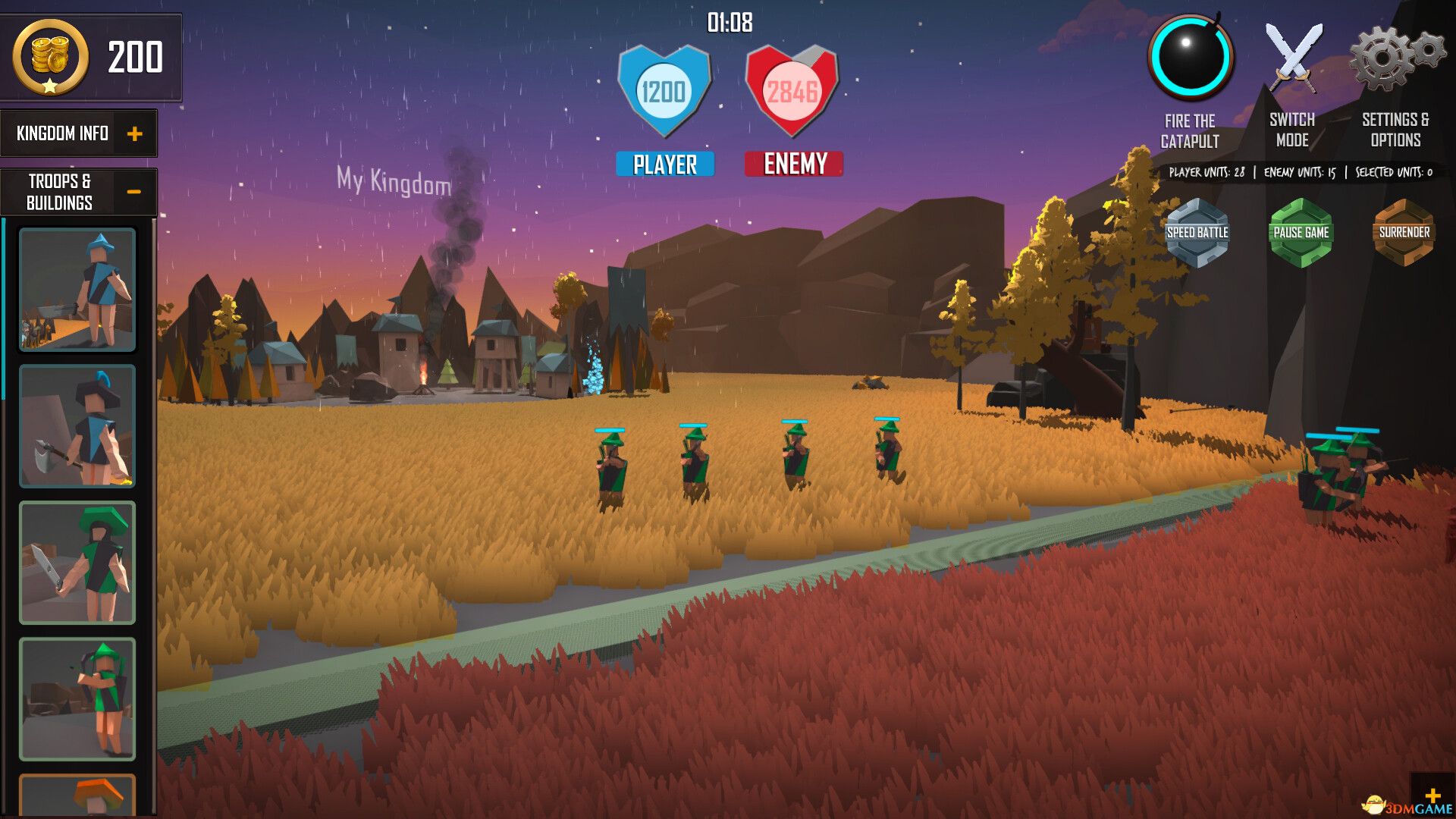
Task: Click the Player label tab
Action: [664, 162]
